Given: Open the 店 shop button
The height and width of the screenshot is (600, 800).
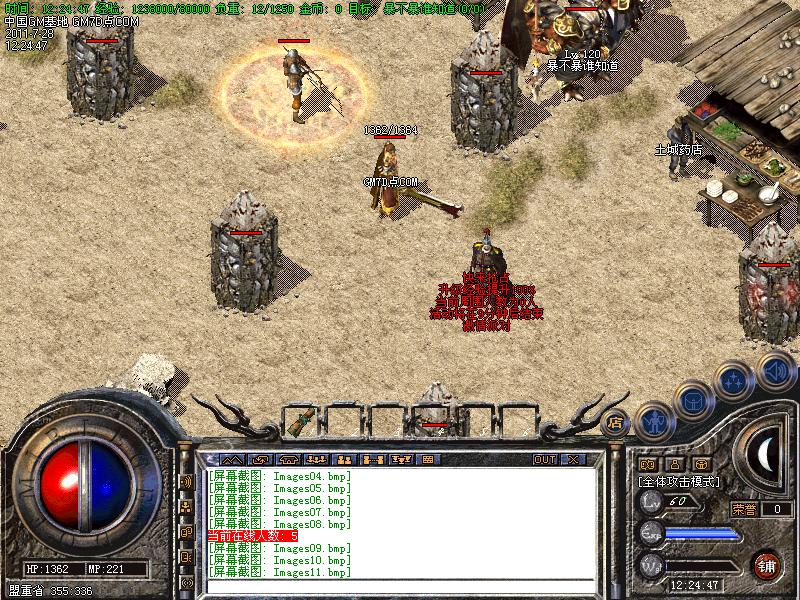Looking at the screenshot, I should 616,422.
